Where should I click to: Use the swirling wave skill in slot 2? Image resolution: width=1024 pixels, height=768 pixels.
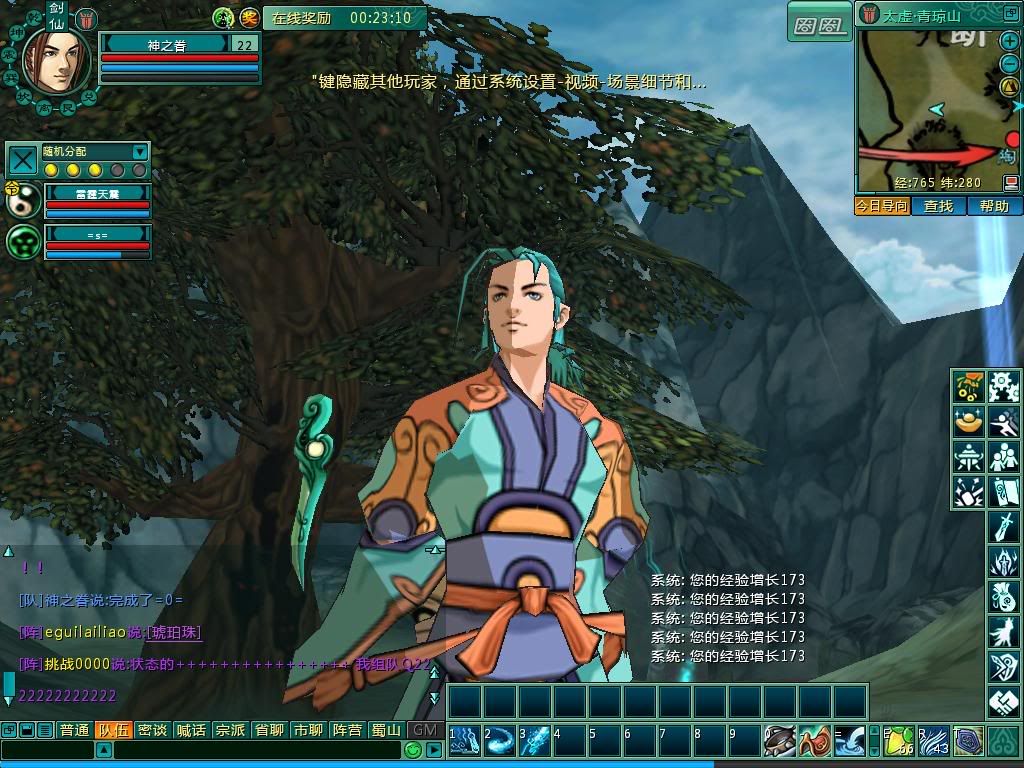tap(500, 741)
